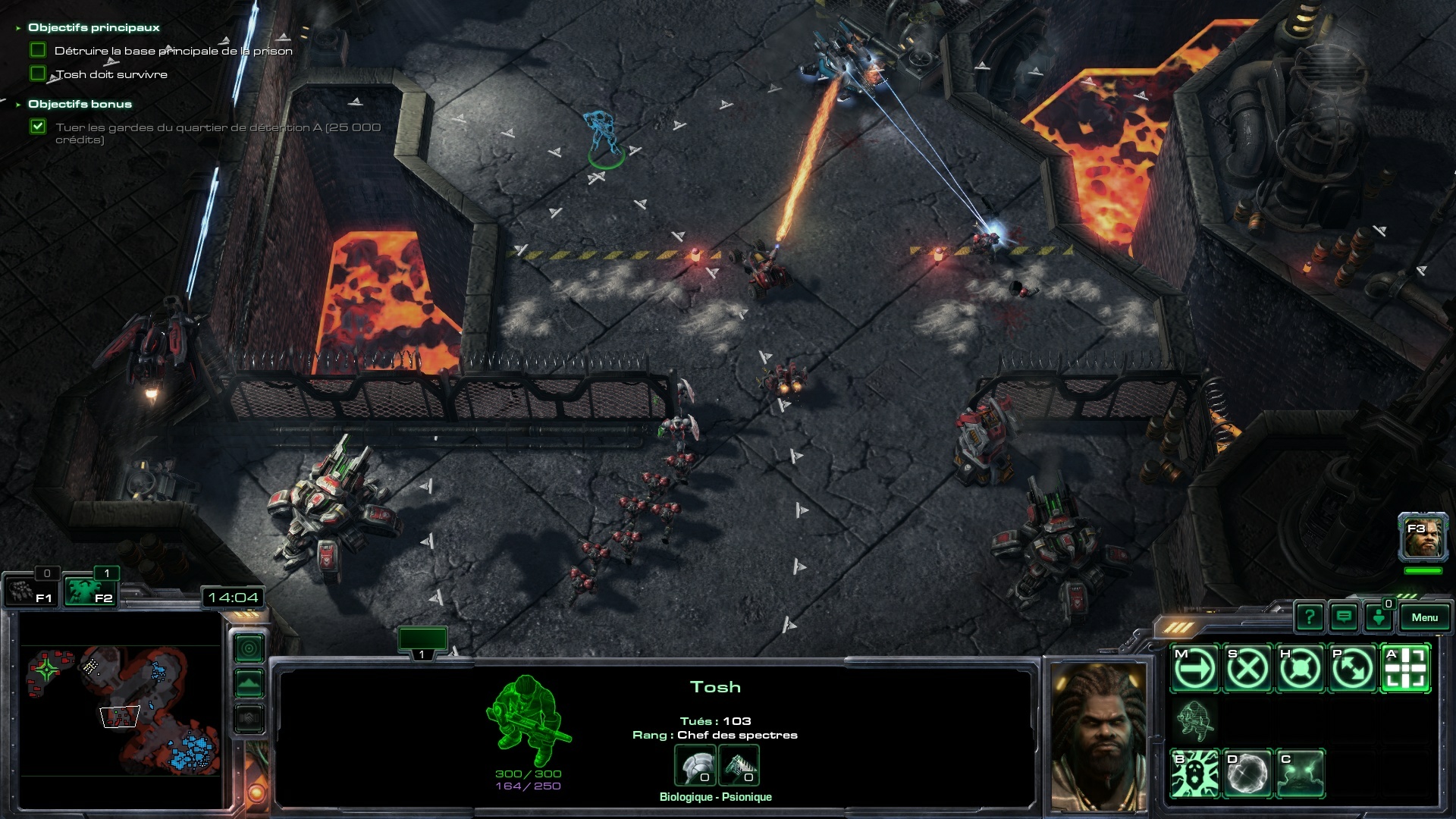Image resolution: width=1456 pixels, height=819 pixels.
Task: Open the game Menu
Action: click(1424, 617)
